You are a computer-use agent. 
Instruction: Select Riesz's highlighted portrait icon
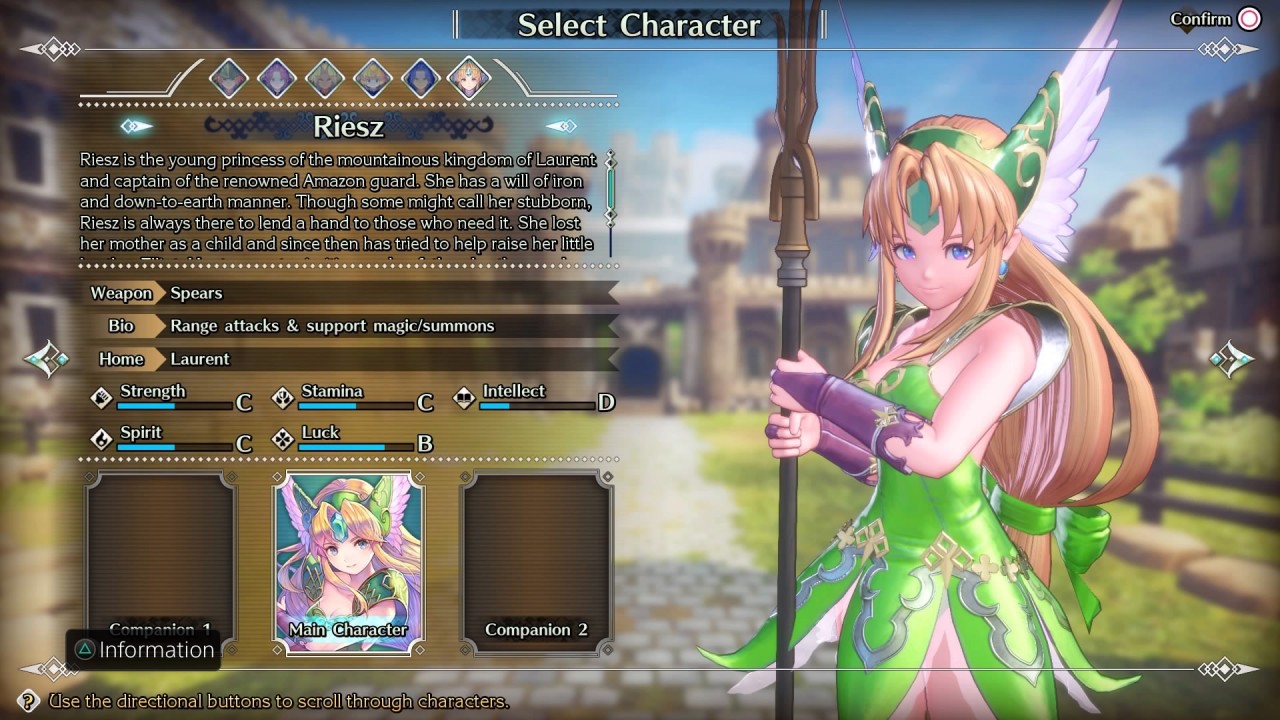468,77
